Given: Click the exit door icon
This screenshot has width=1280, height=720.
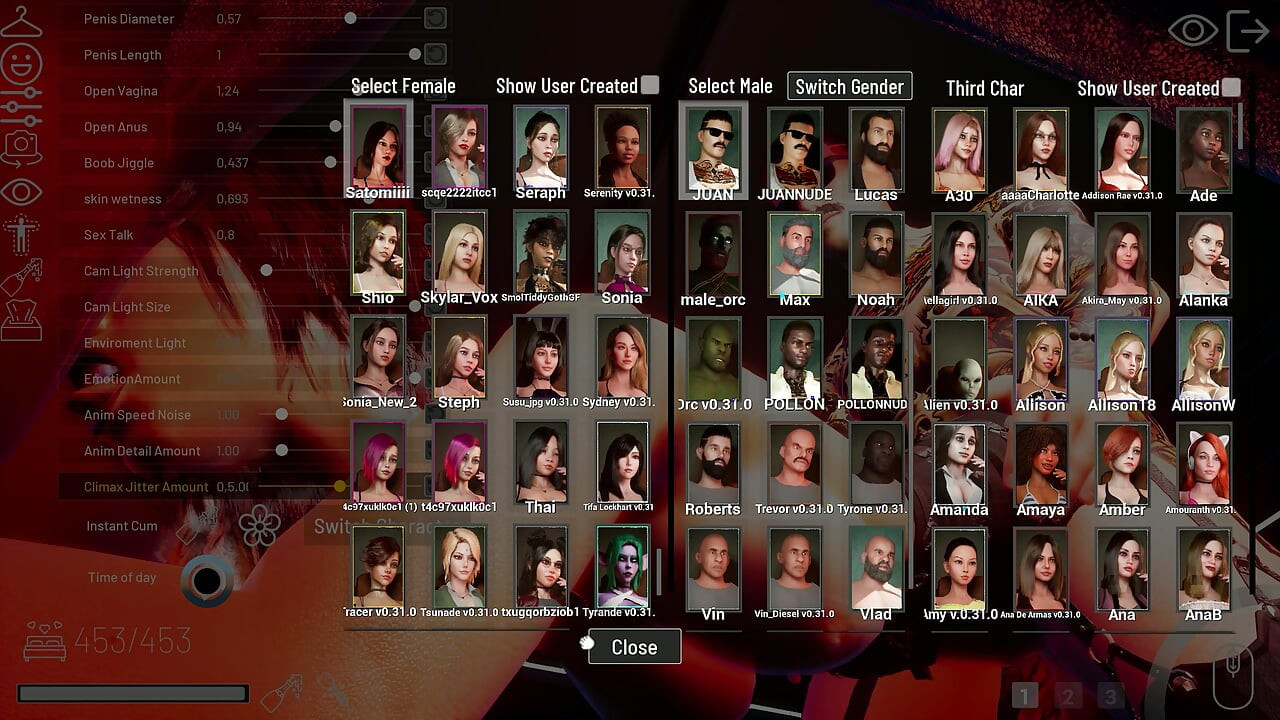Looking at the screenshot, I should tap(1247, 31).
